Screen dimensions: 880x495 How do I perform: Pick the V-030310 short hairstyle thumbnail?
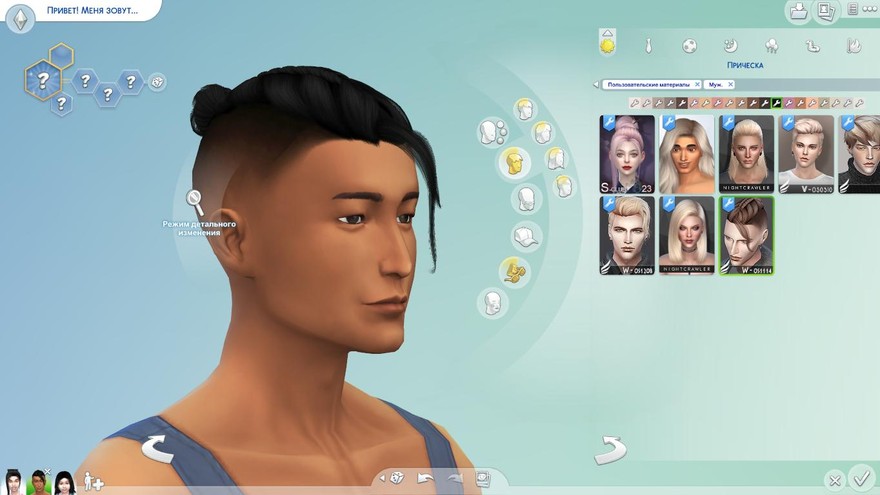tap(806, 154)
